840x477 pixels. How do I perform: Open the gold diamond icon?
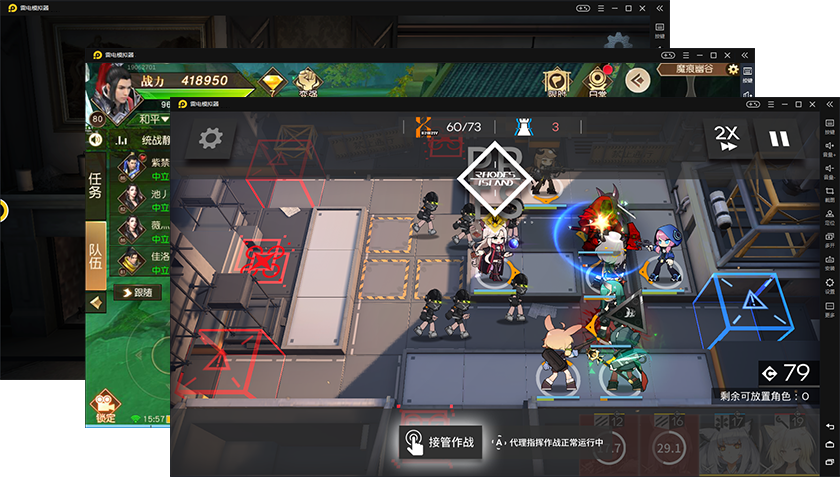[x=272, y=81]
